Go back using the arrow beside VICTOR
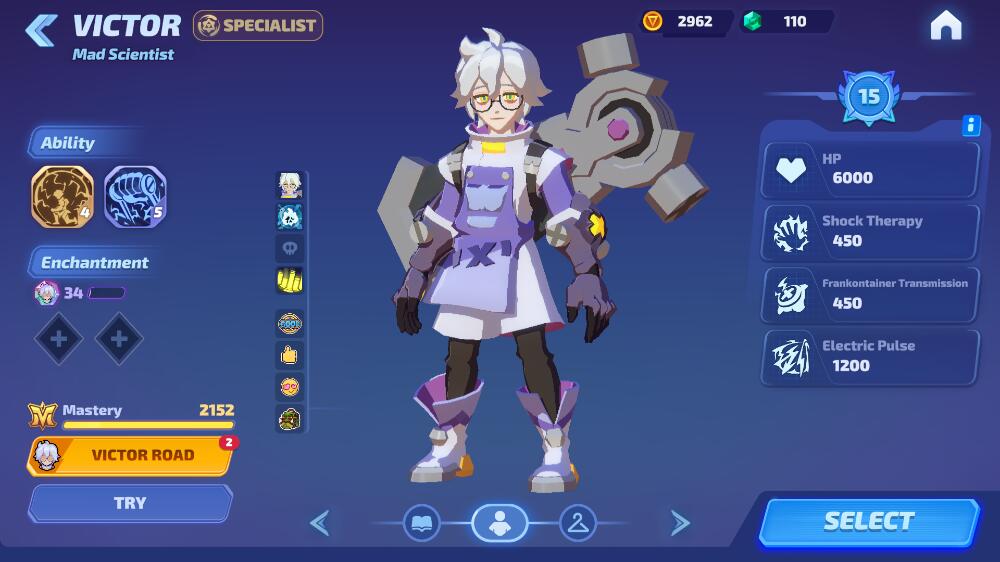This screenshot has height=562, width=1000. (41, 30)
